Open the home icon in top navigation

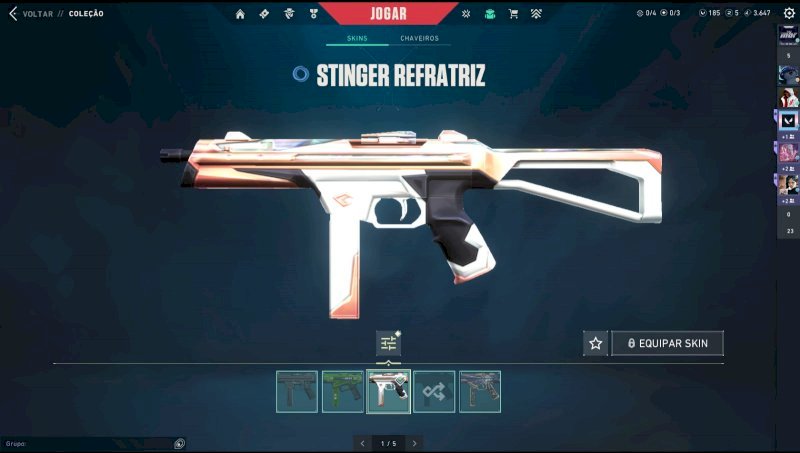[x=240, y=14]
